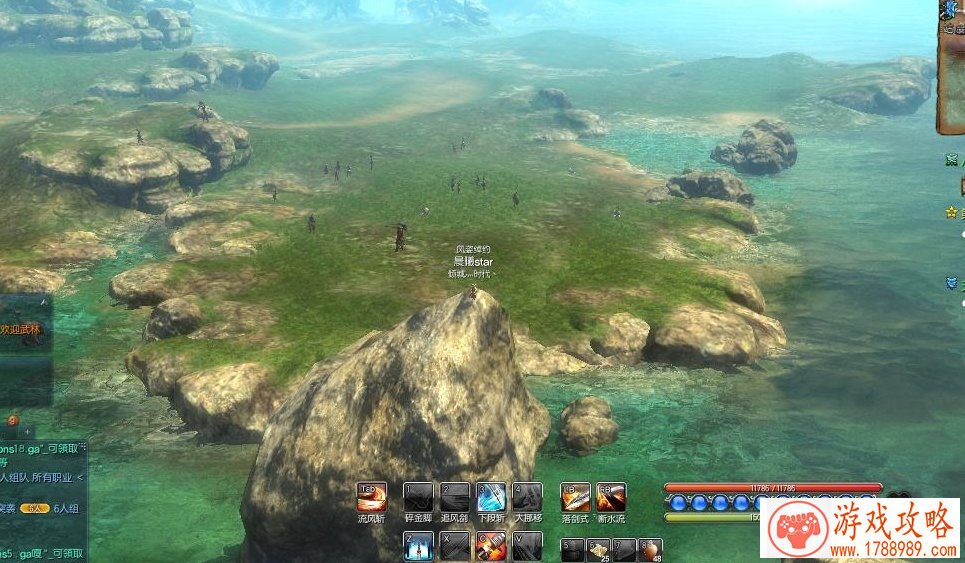This screenshot has width=965, height=563.
Task: Select the gold star quest tracker entry
Action: tap(951, 212)
